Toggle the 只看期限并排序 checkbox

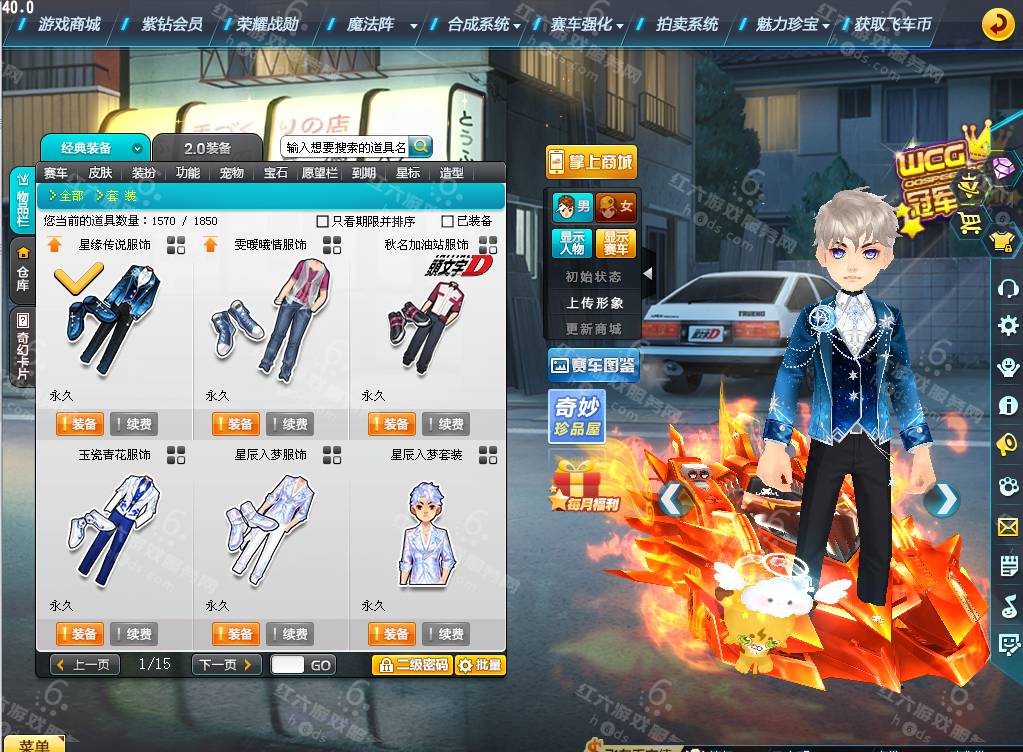click(x=322, y=221)
